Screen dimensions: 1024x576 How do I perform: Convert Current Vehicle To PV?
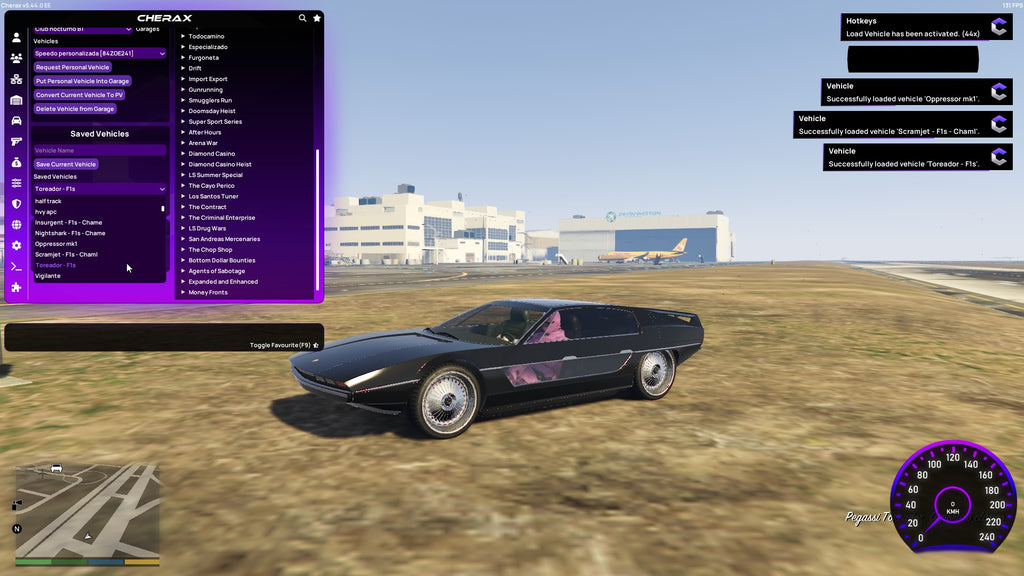coord(79,95)
